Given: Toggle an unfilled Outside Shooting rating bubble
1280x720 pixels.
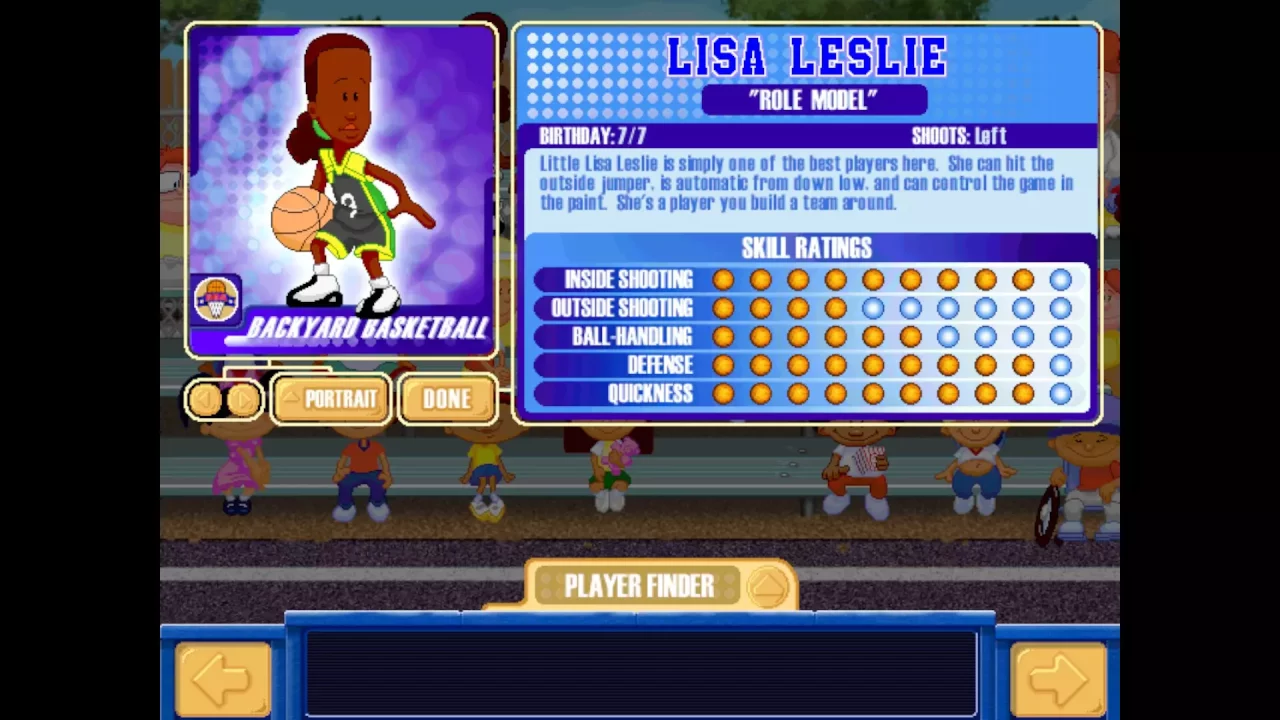Looking at the screenshot, I should [871, 308].
